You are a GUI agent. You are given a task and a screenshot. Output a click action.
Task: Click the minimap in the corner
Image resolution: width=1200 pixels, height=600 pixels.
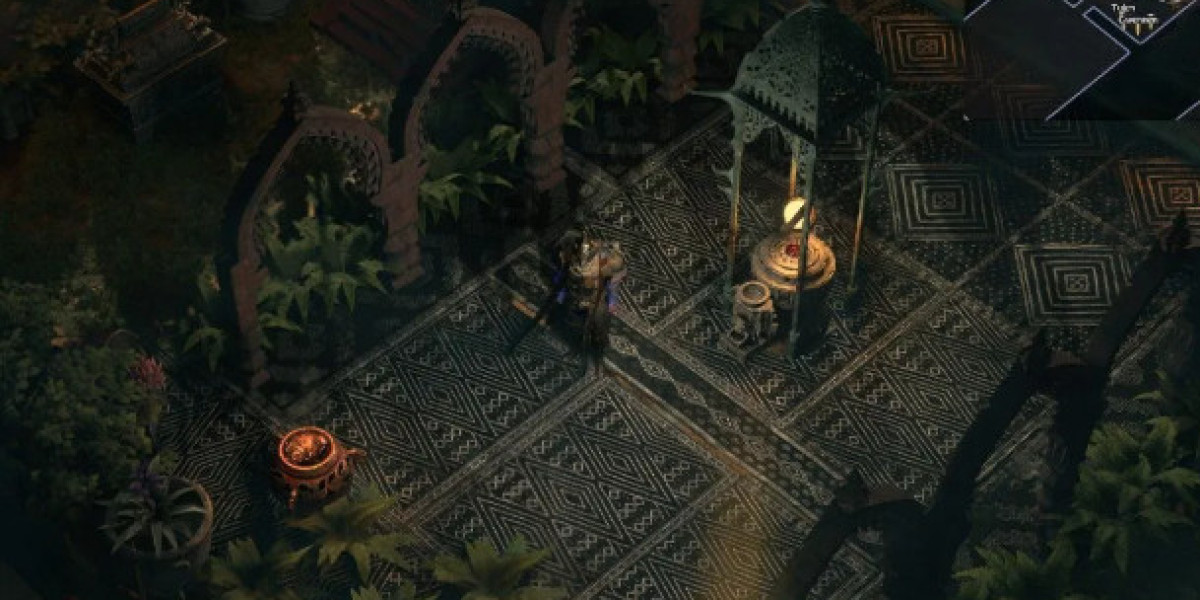click(x=1081, y=58)
